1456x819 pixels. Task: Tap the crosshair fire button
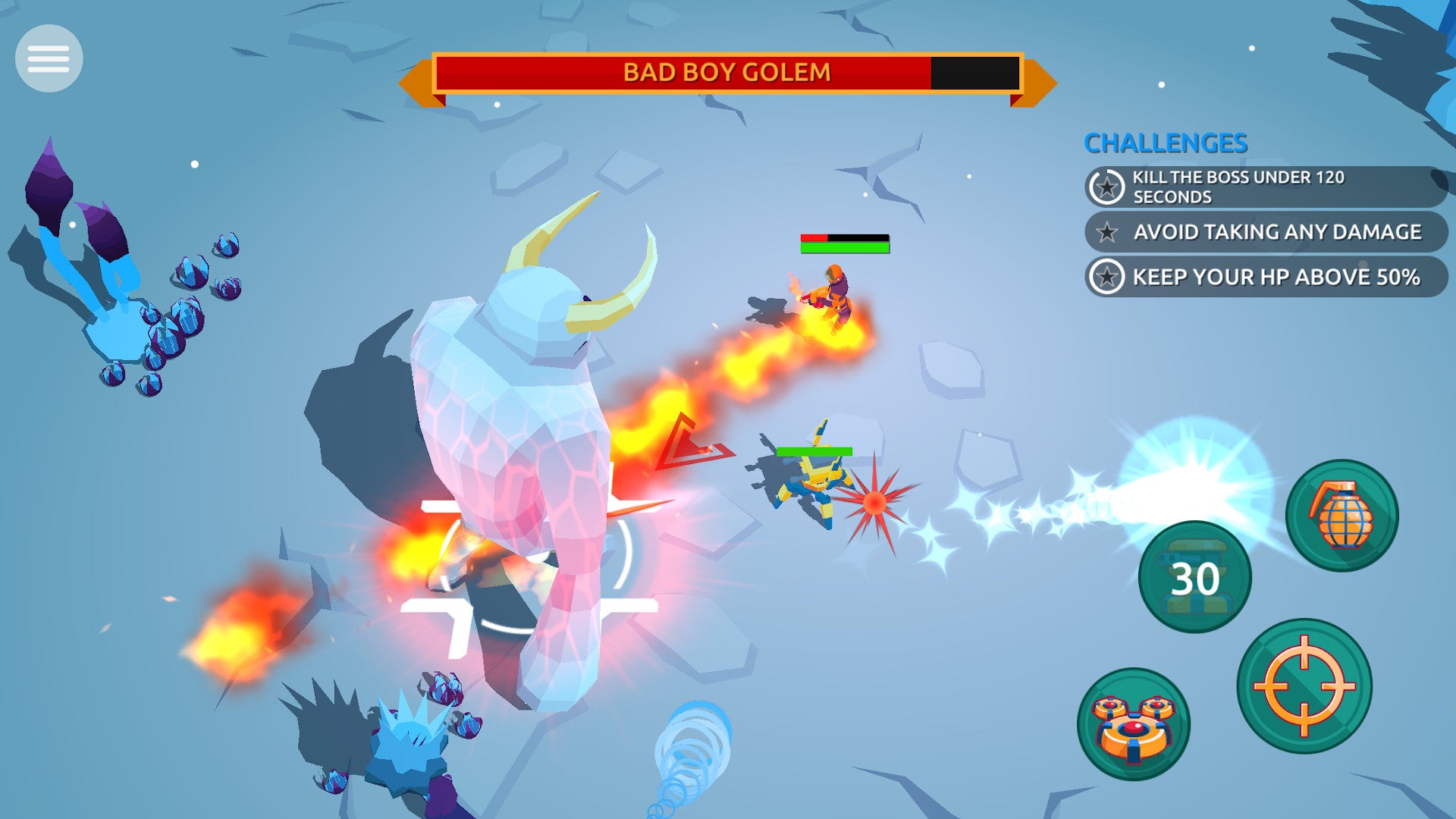pos(1304,686)
